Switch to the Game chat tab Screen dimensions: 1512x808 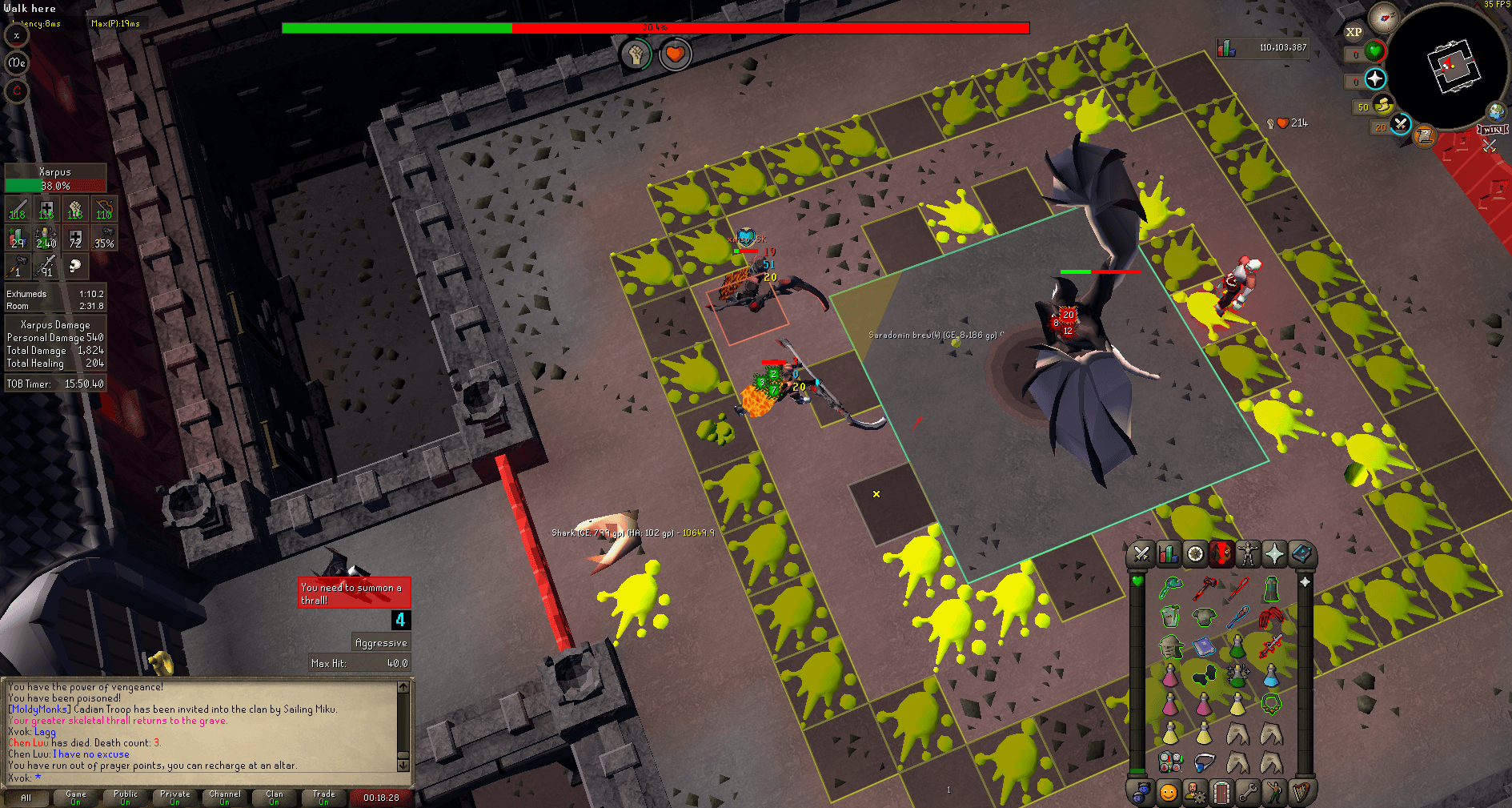click(75, 797)
